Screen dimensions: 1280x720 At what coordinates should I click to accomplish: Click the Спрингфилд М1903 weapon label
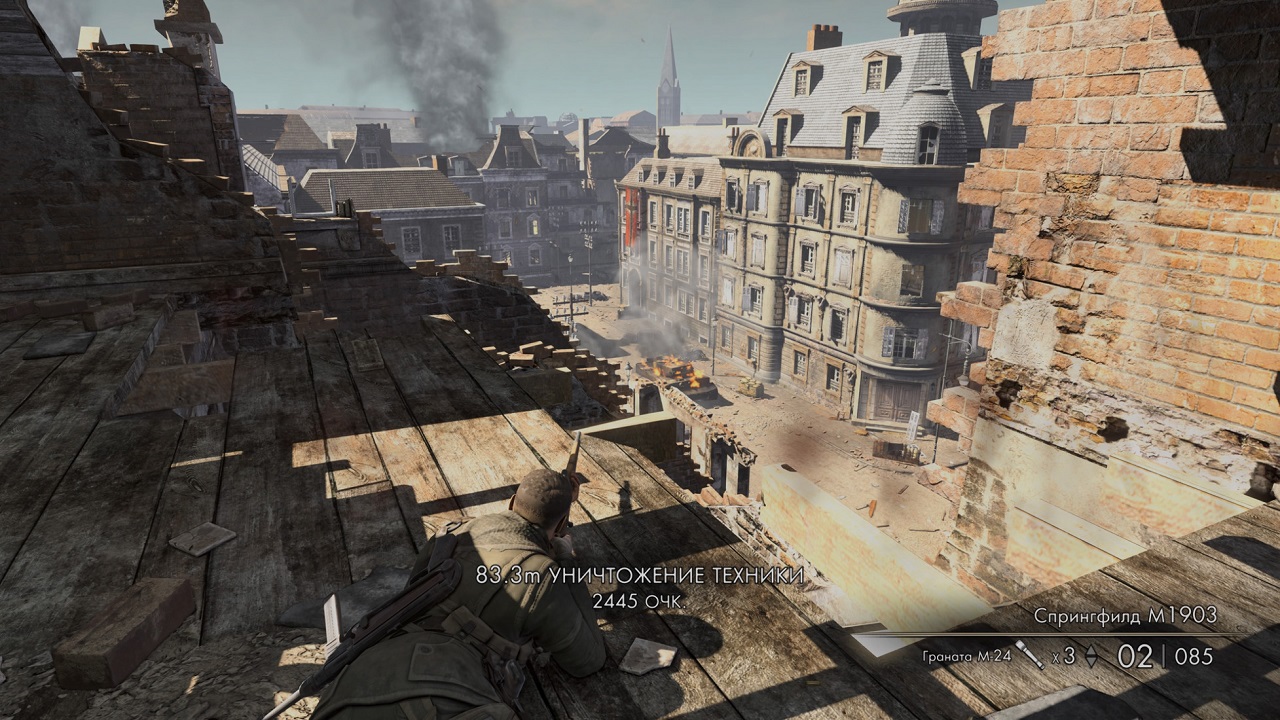coord(1125,616)
